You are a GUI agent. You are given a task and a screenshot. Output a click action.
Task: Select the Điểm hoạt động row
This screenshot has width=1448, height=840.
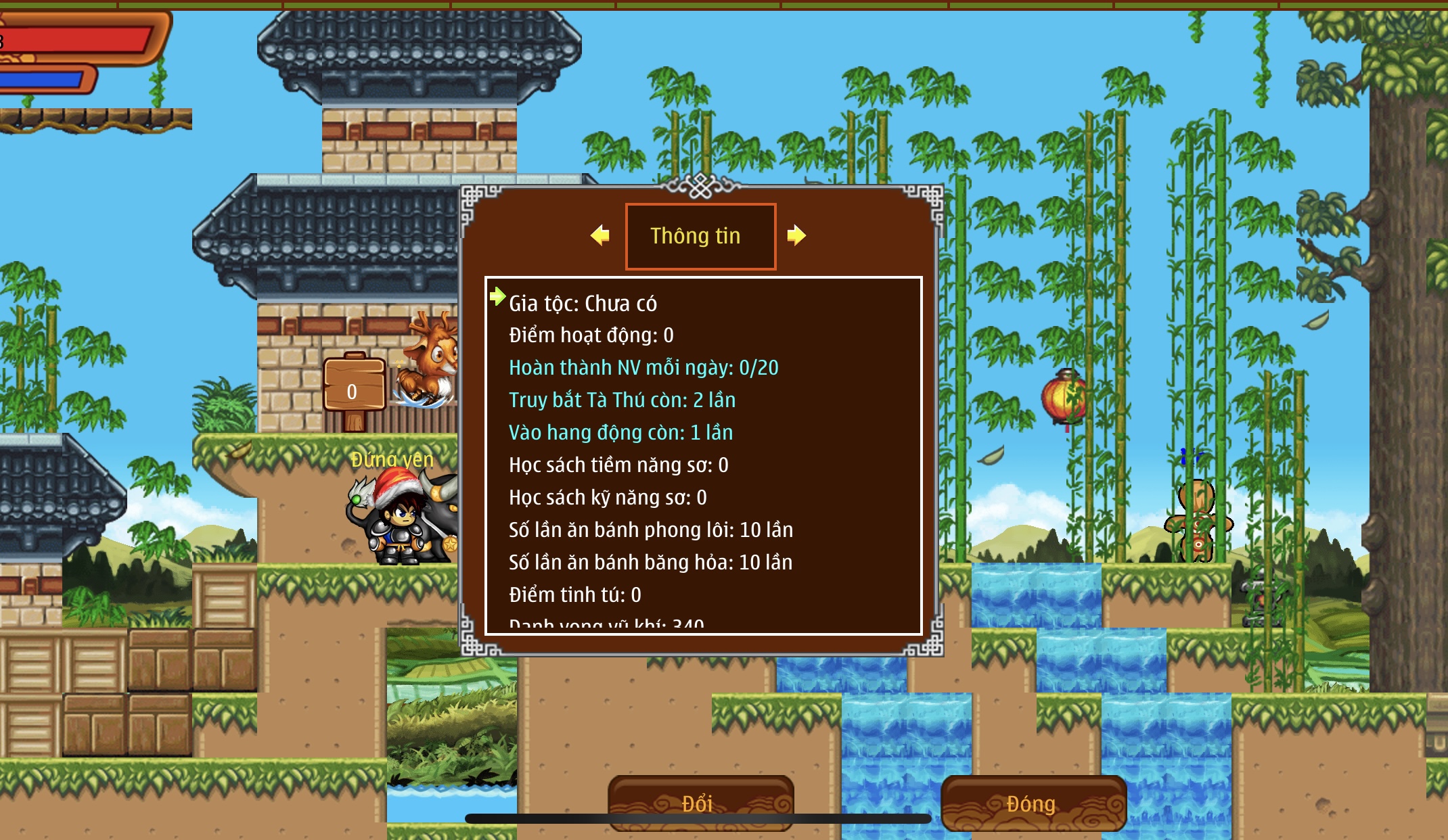[x=591, y=335]
